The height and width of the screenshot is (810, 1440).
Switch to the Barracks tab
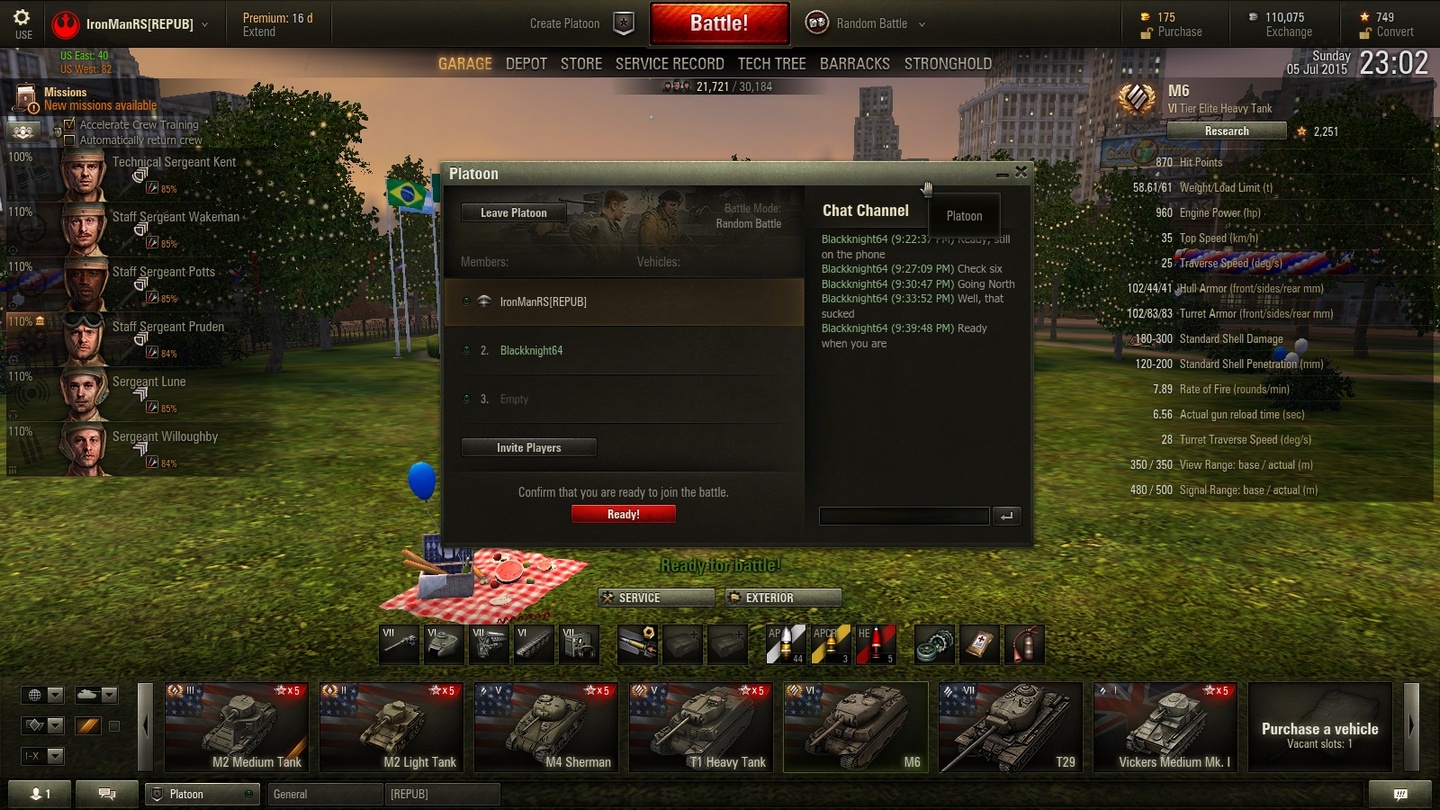click(854, 63)
